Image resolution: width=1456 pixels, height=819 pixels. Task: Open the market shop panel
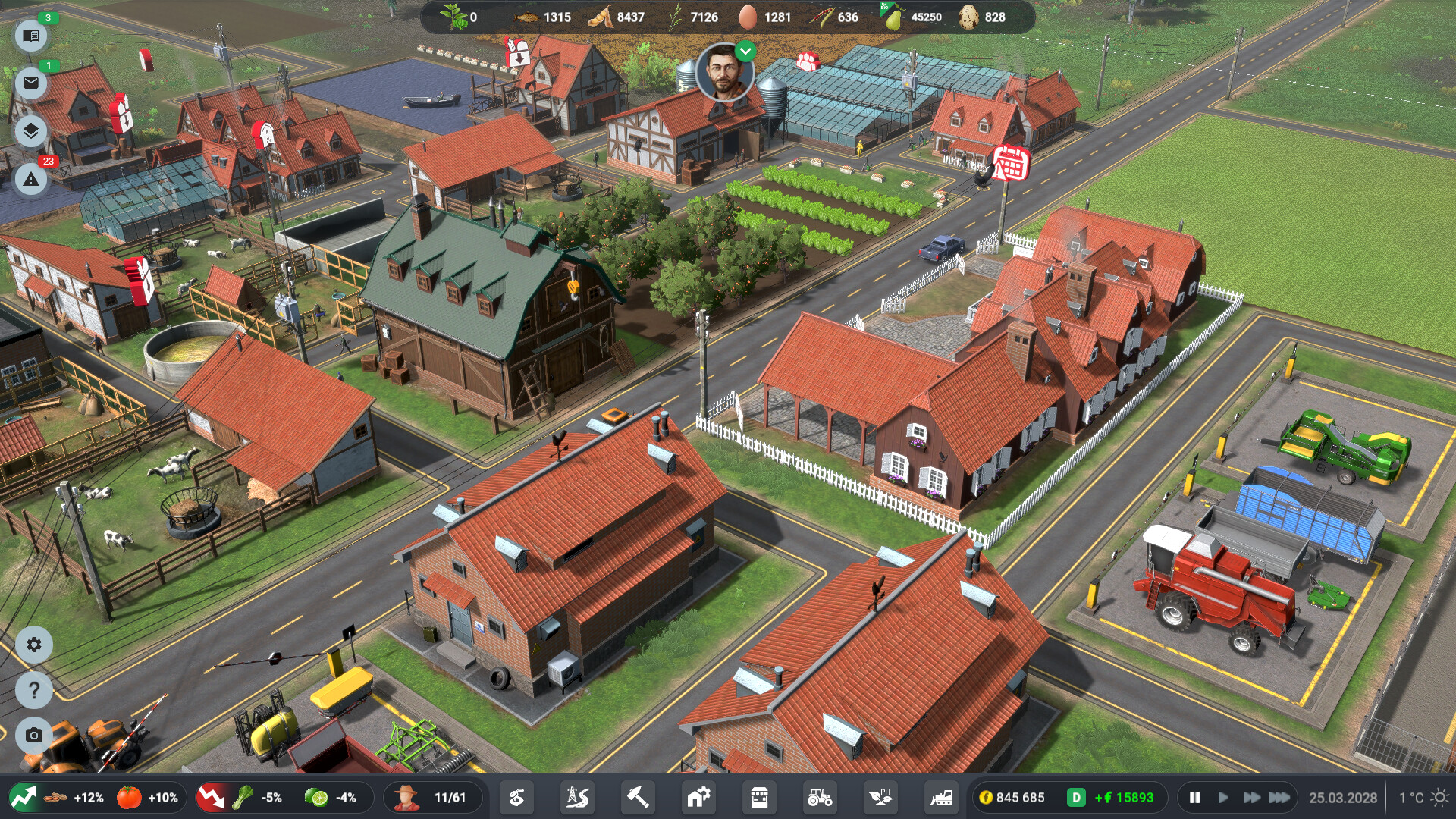(758, 798)
